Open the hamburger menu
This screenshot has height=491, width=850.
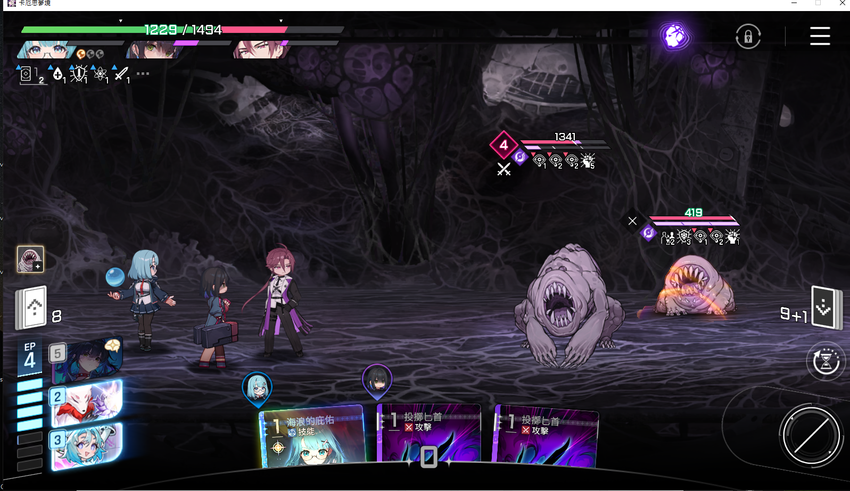click(x=820, y=37)
